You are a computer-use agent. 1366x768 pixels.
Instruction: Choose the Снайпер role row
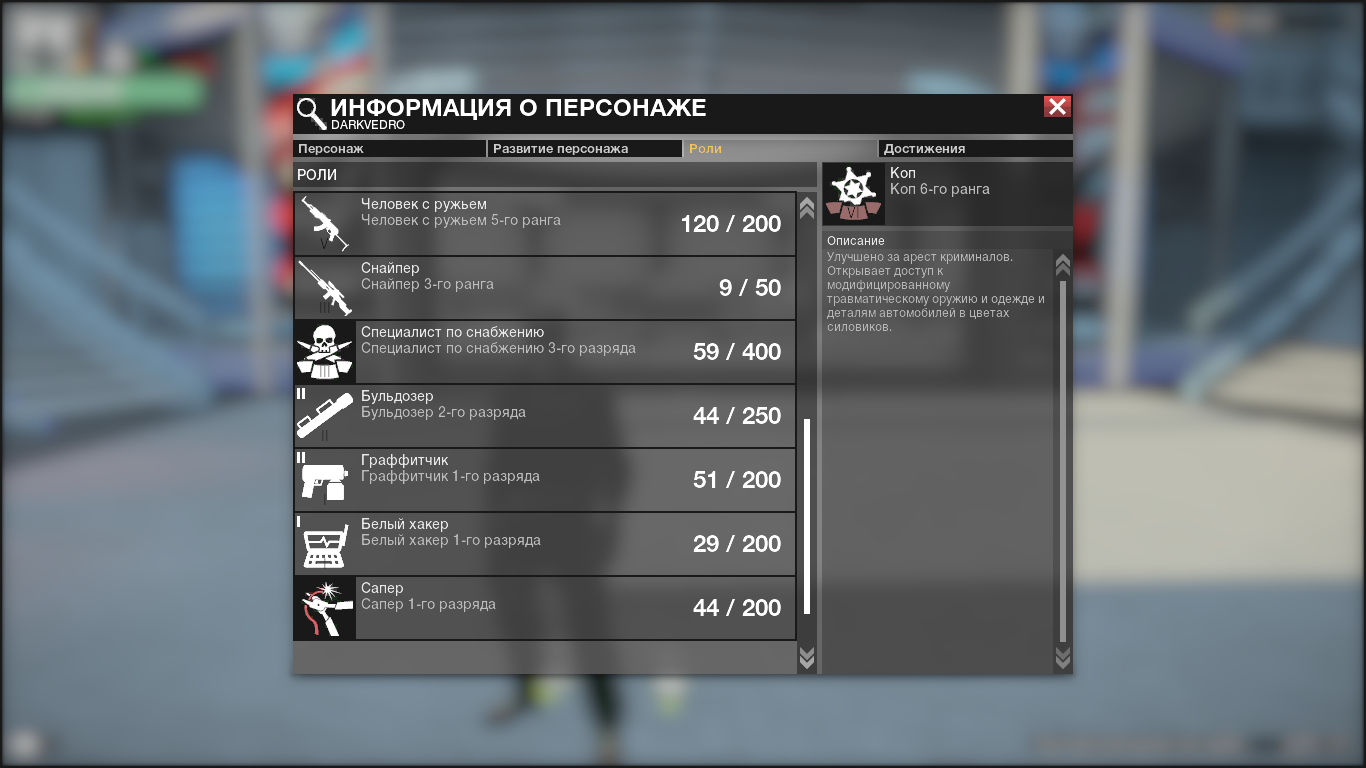tap(545, 288)
